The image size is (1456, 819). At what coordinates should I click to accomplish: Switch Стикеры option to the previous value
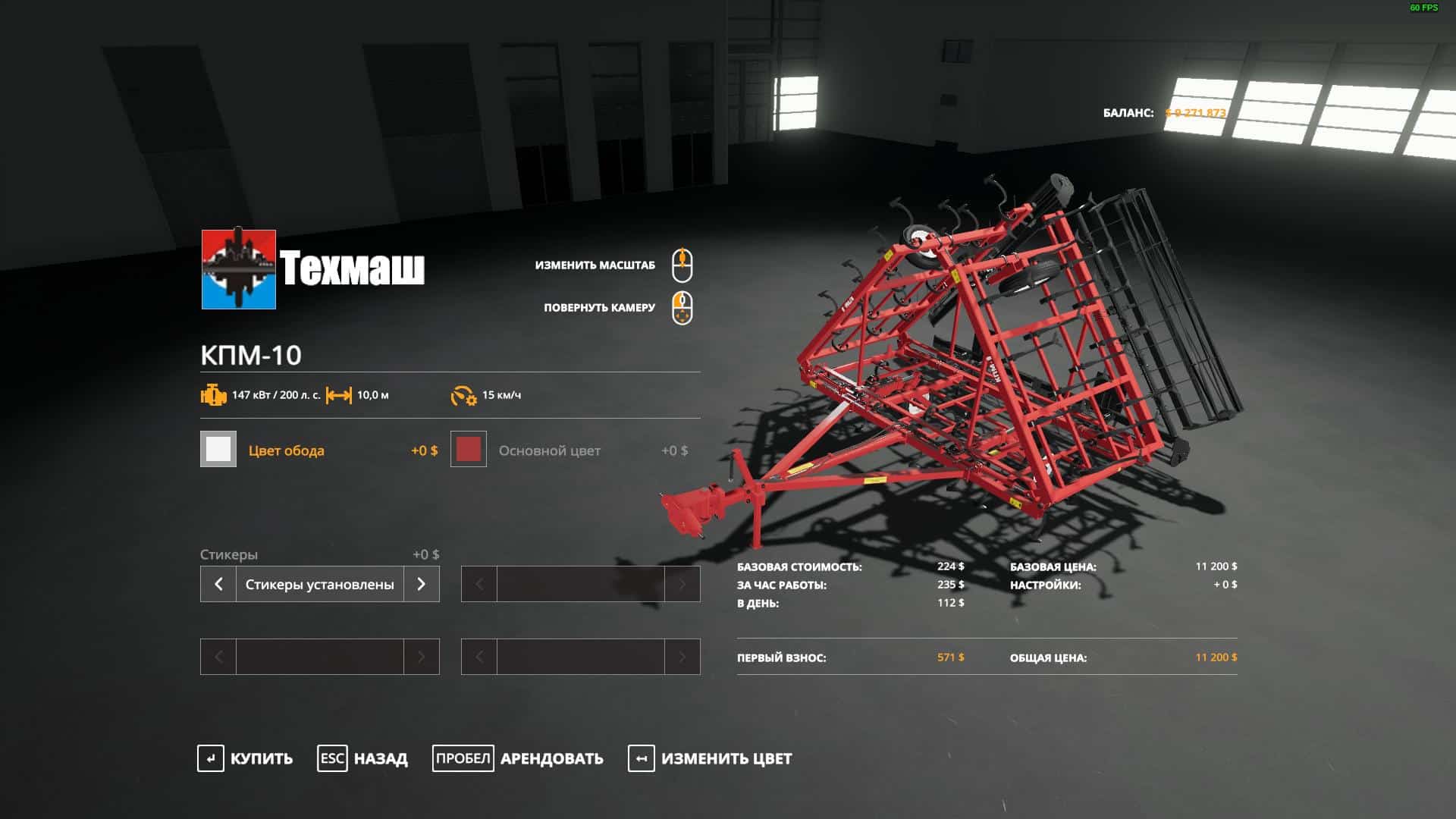tap(218, 584)
